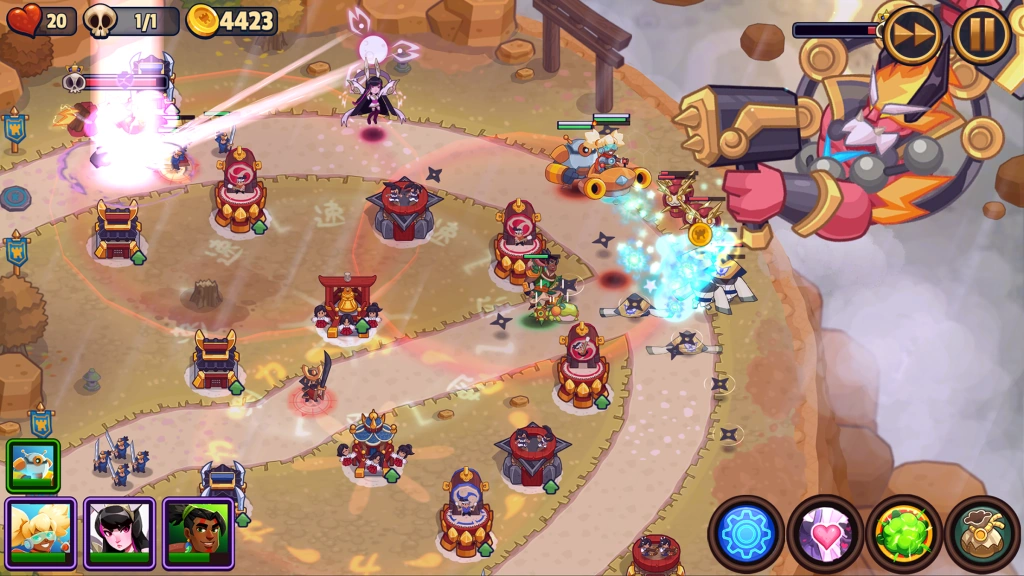The image size is (1024, 576).
Task: Select the robot summon portrait
Action: (x=33, y=465)
